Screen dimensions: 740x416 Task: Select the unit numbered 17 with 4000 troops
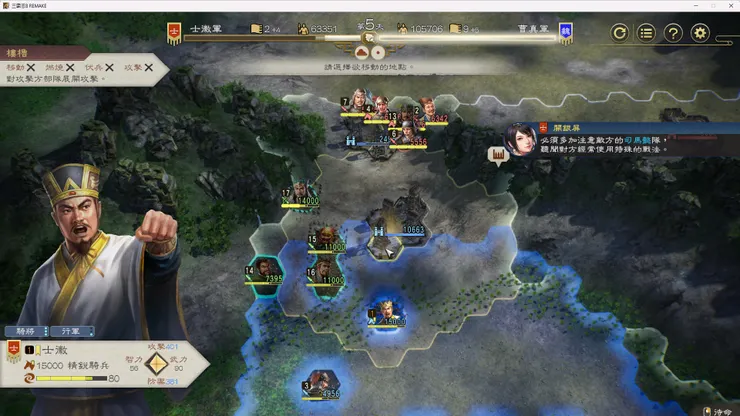[x=302, y=194]
